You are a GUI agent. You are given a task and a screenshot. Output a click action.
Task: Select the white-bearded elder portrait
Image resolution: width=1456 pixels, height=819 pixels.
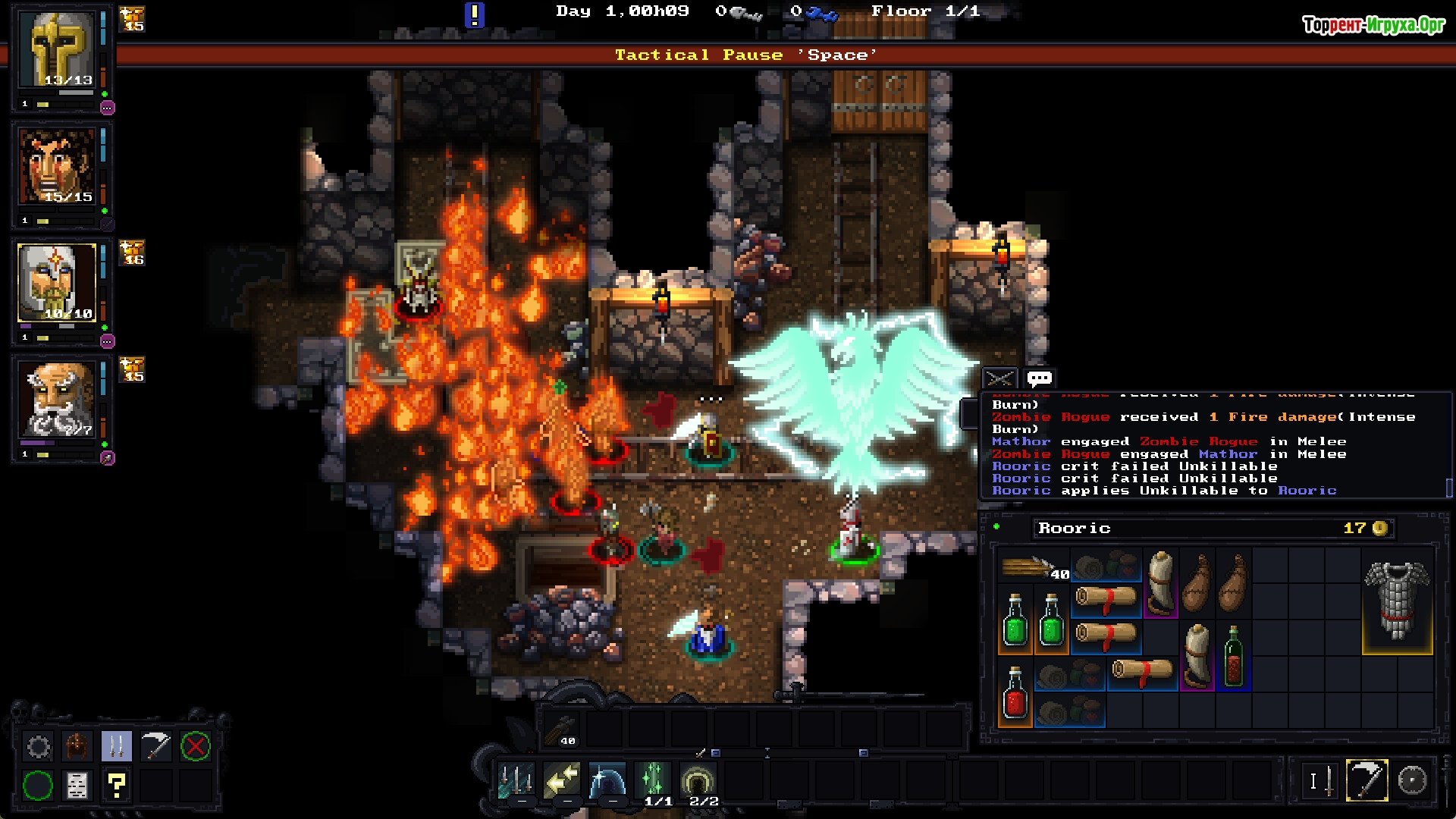point(58,400)
